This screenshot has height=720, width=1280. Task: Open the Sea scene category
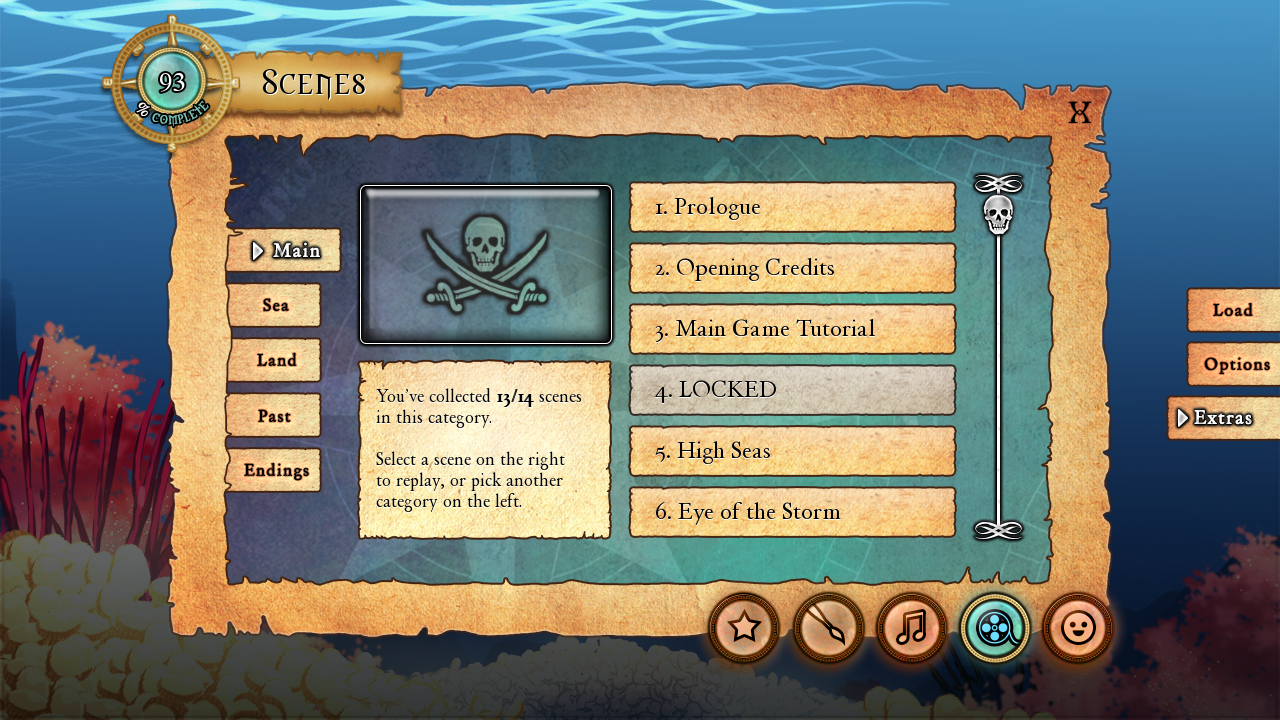(274, 305)
